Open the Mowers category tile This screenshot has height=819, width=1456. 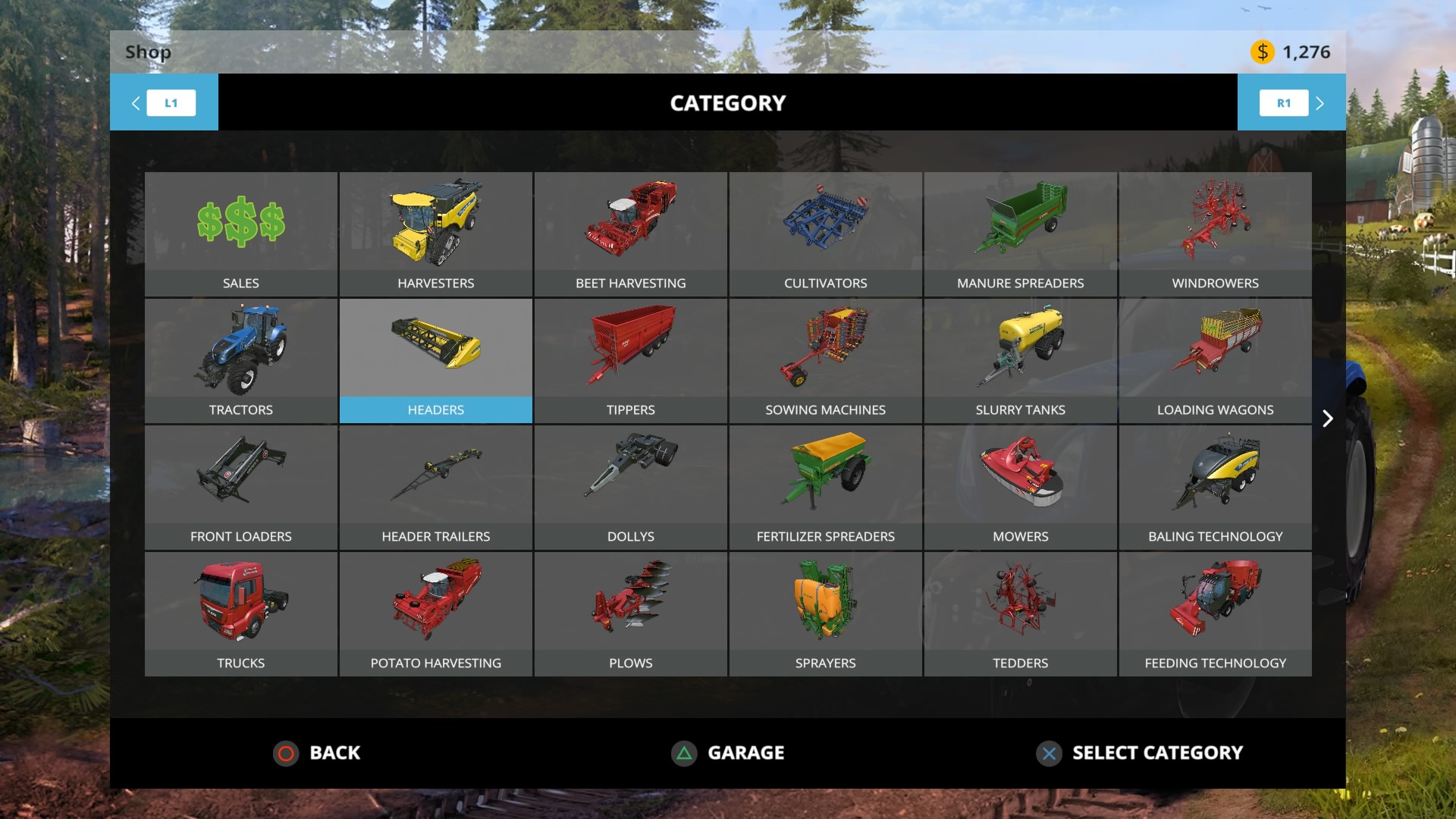click(1020, 485)
